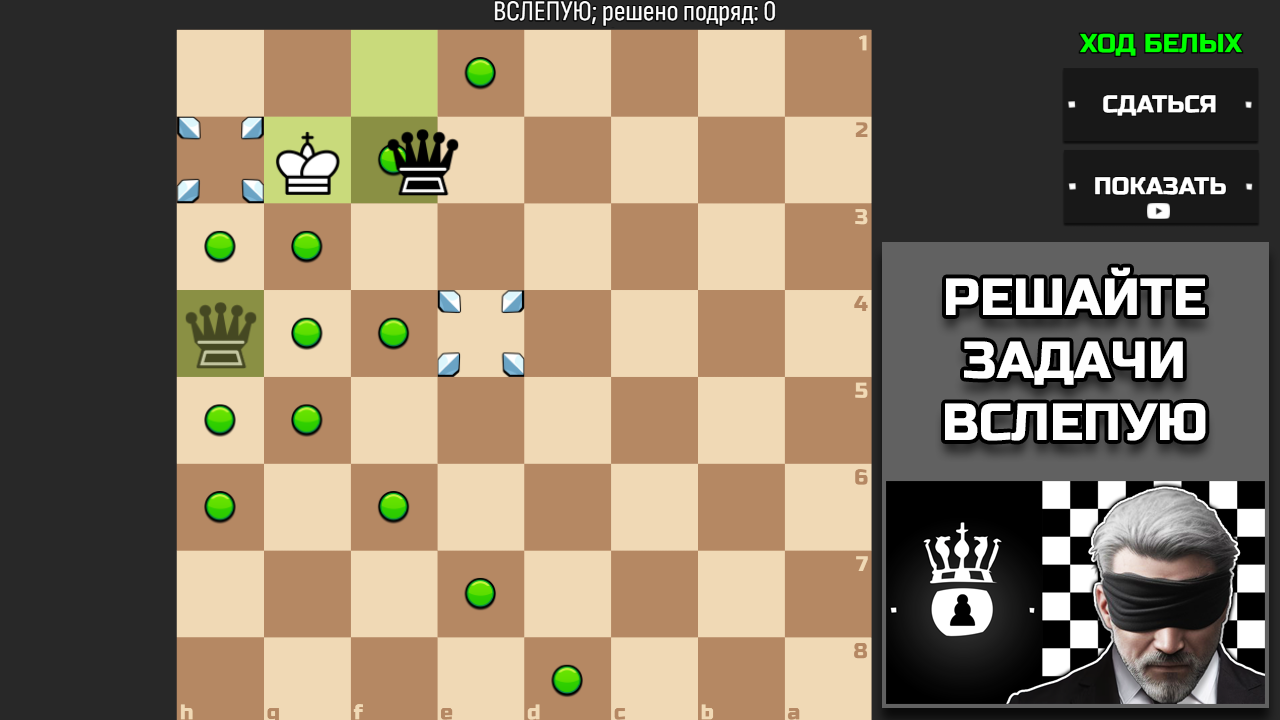The image size is (1280, 720).
Task: Click the green move dot on e7
Action: [480, 593]
